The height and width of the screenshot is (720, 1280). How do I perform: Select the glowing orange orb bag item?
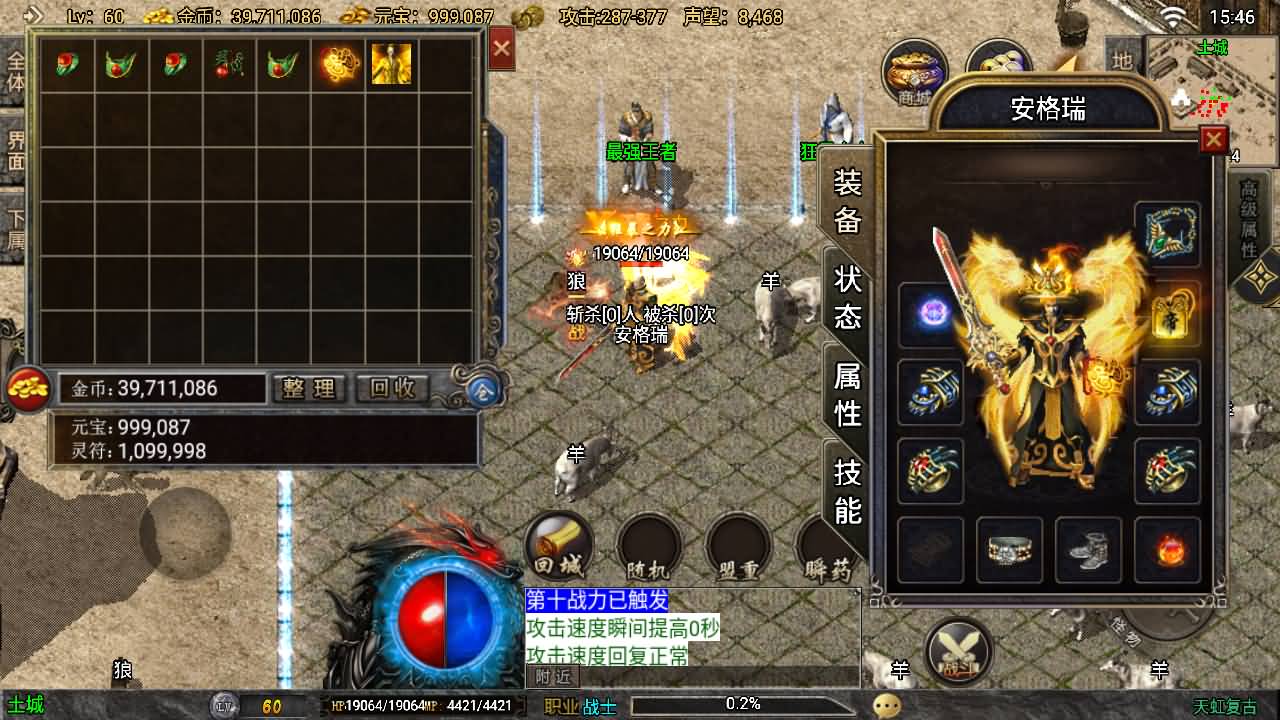[x=338, y=64]
